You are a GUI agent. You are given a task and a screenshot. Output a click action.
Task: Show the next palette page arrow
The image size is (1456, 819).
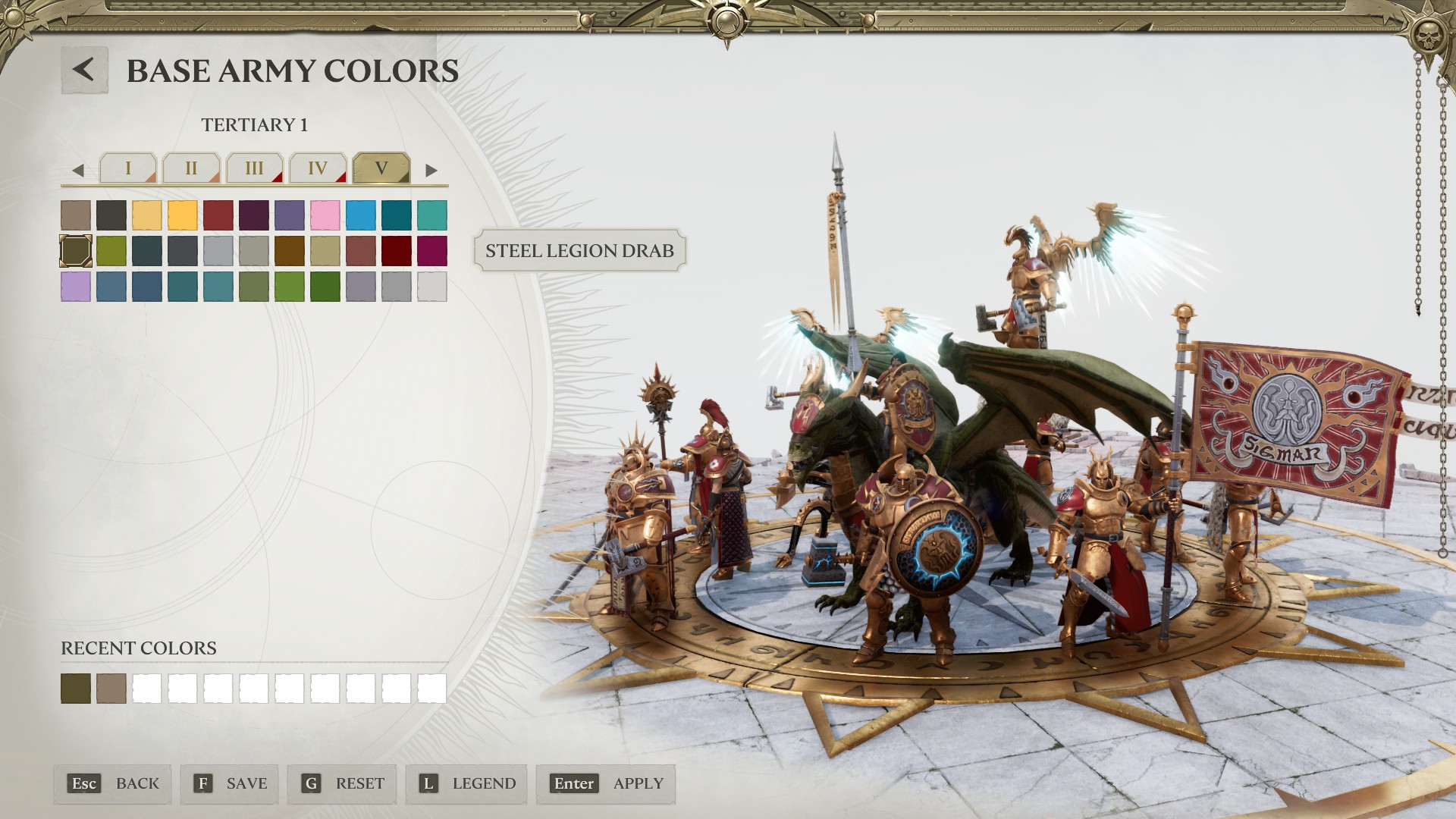coord(431,171)
